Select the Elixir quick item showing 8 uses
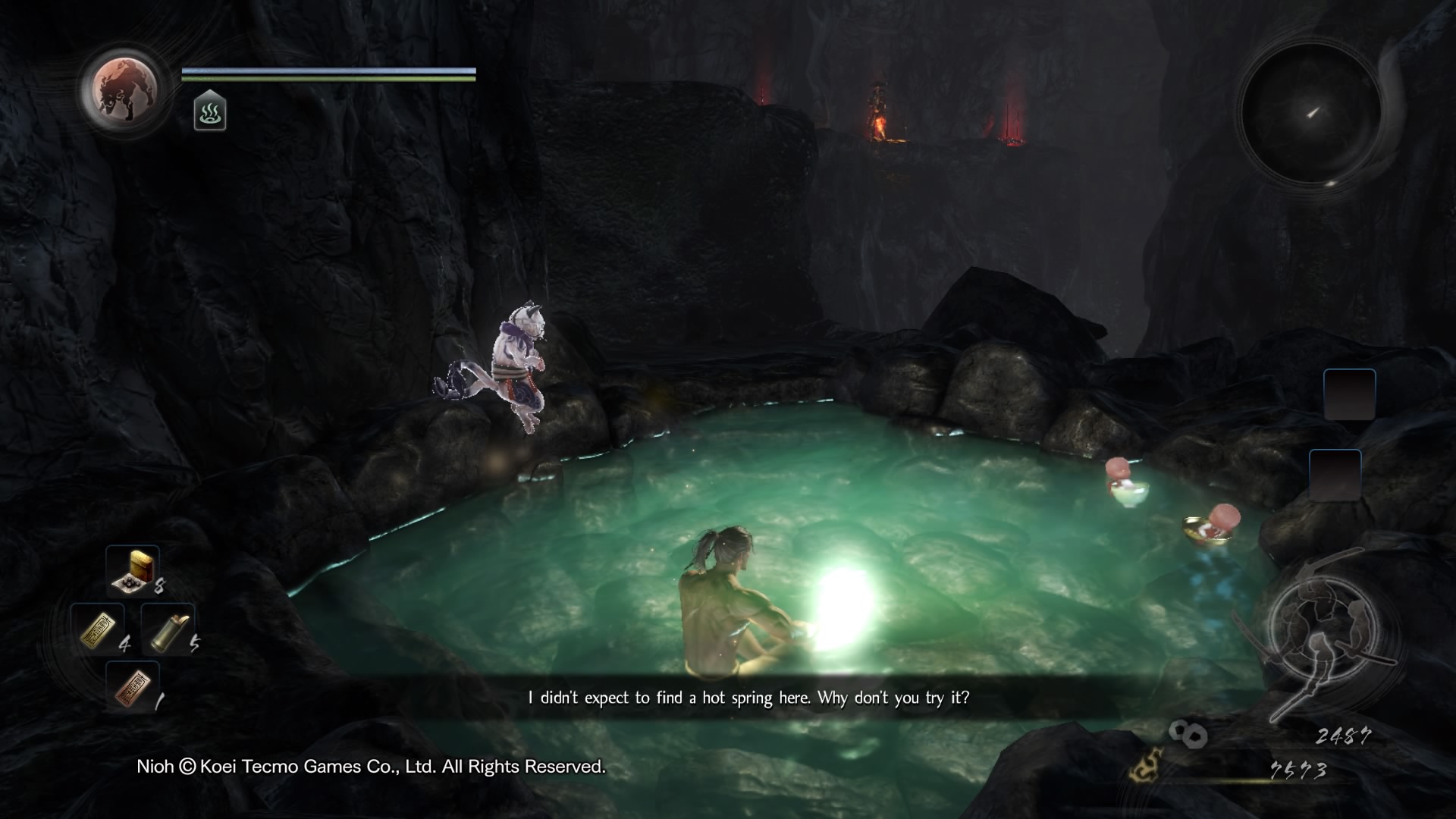The image size is (1456, 819). click(x=130, y=573)
